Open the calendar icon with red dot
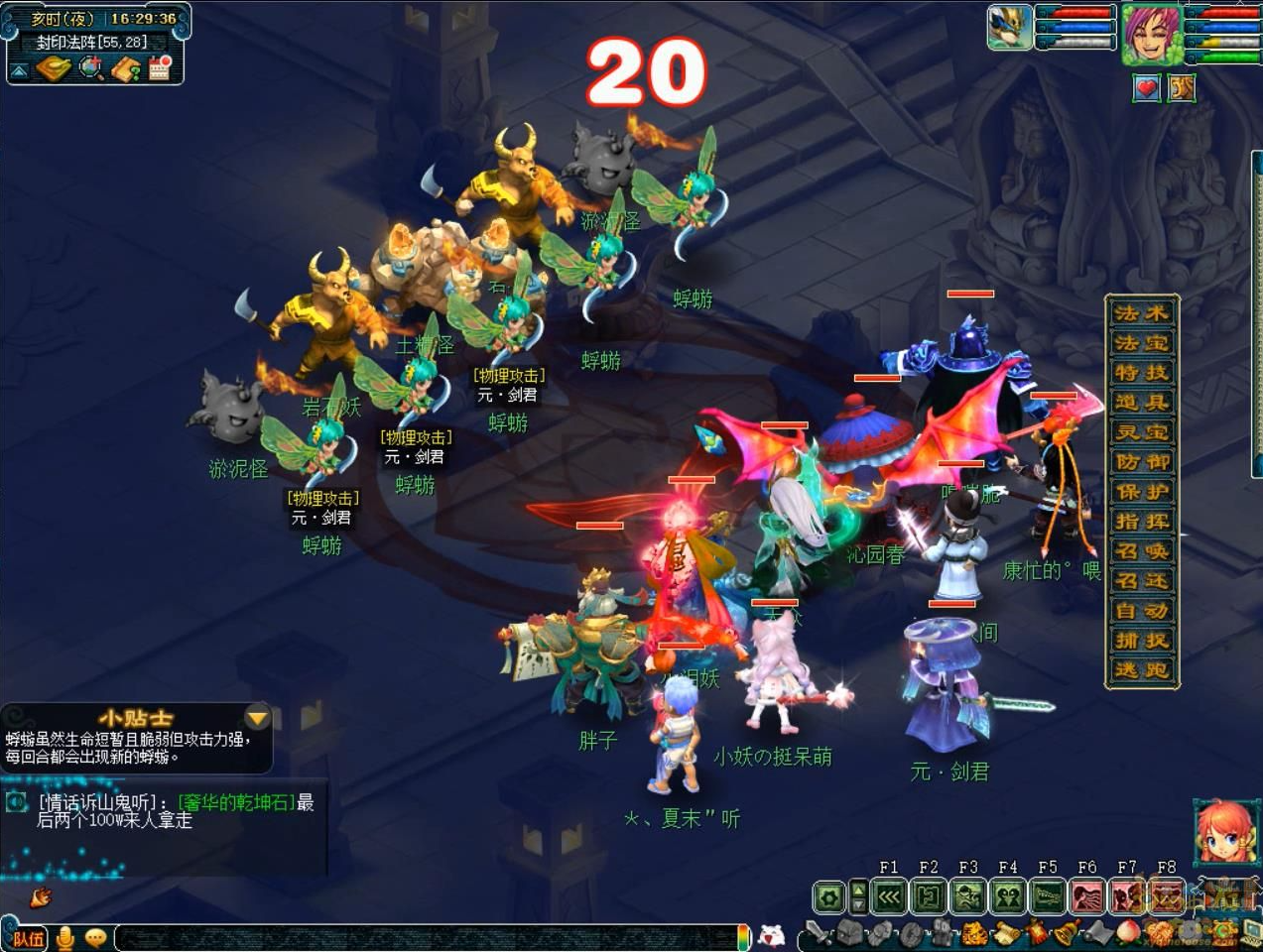The height and width of the screenshot is (952, 1263). click(x=160, y=67)
